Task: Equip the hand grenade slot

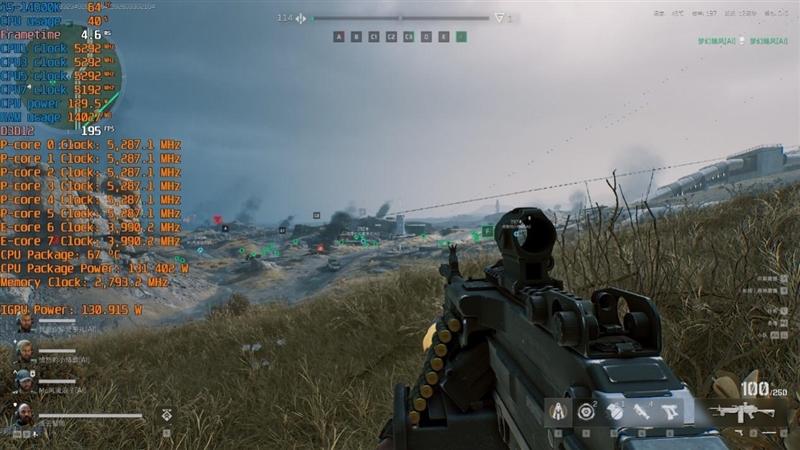Action: [614, 411]
